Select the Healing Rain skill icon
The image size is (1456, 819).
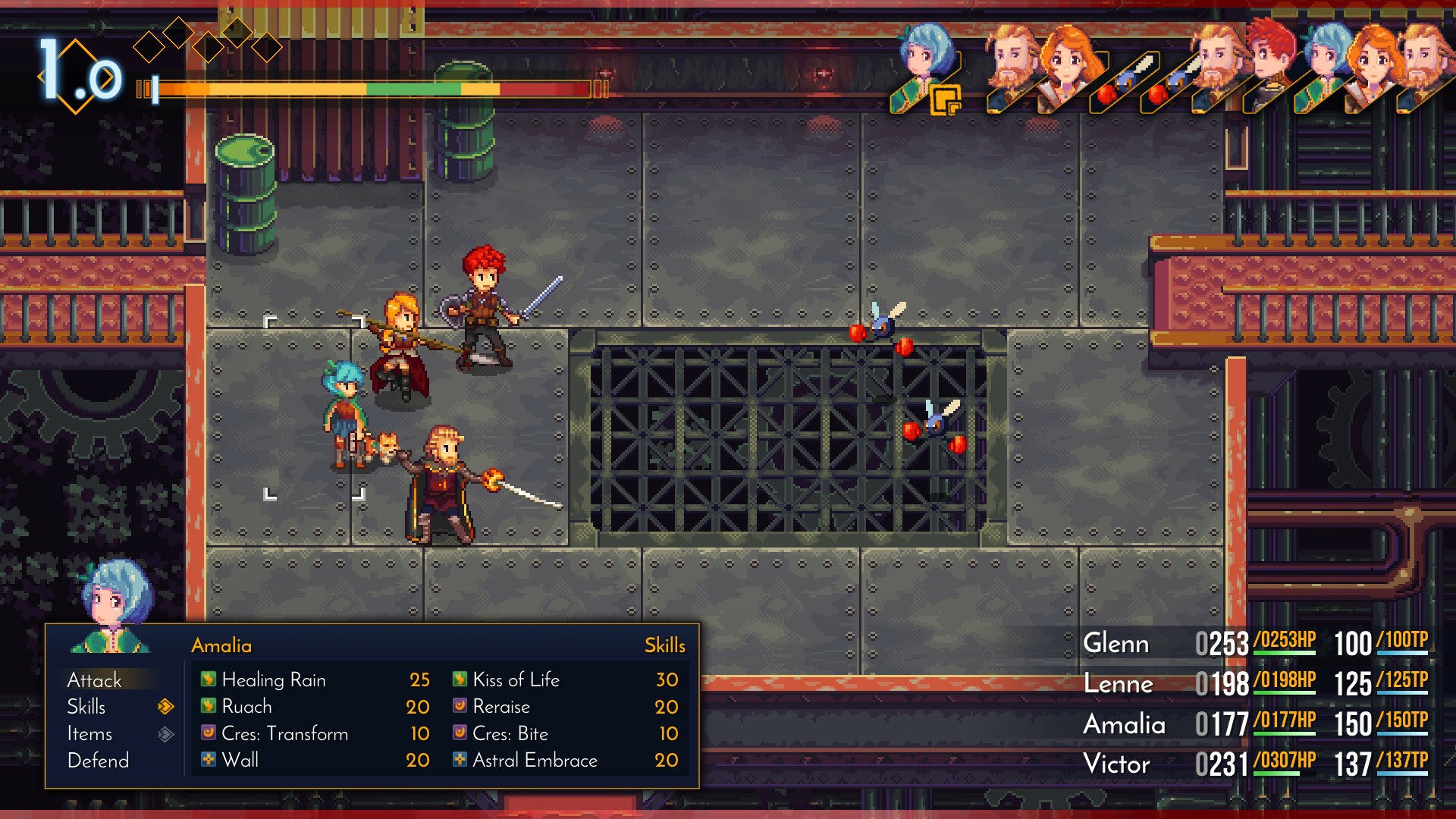coord(209,680)
